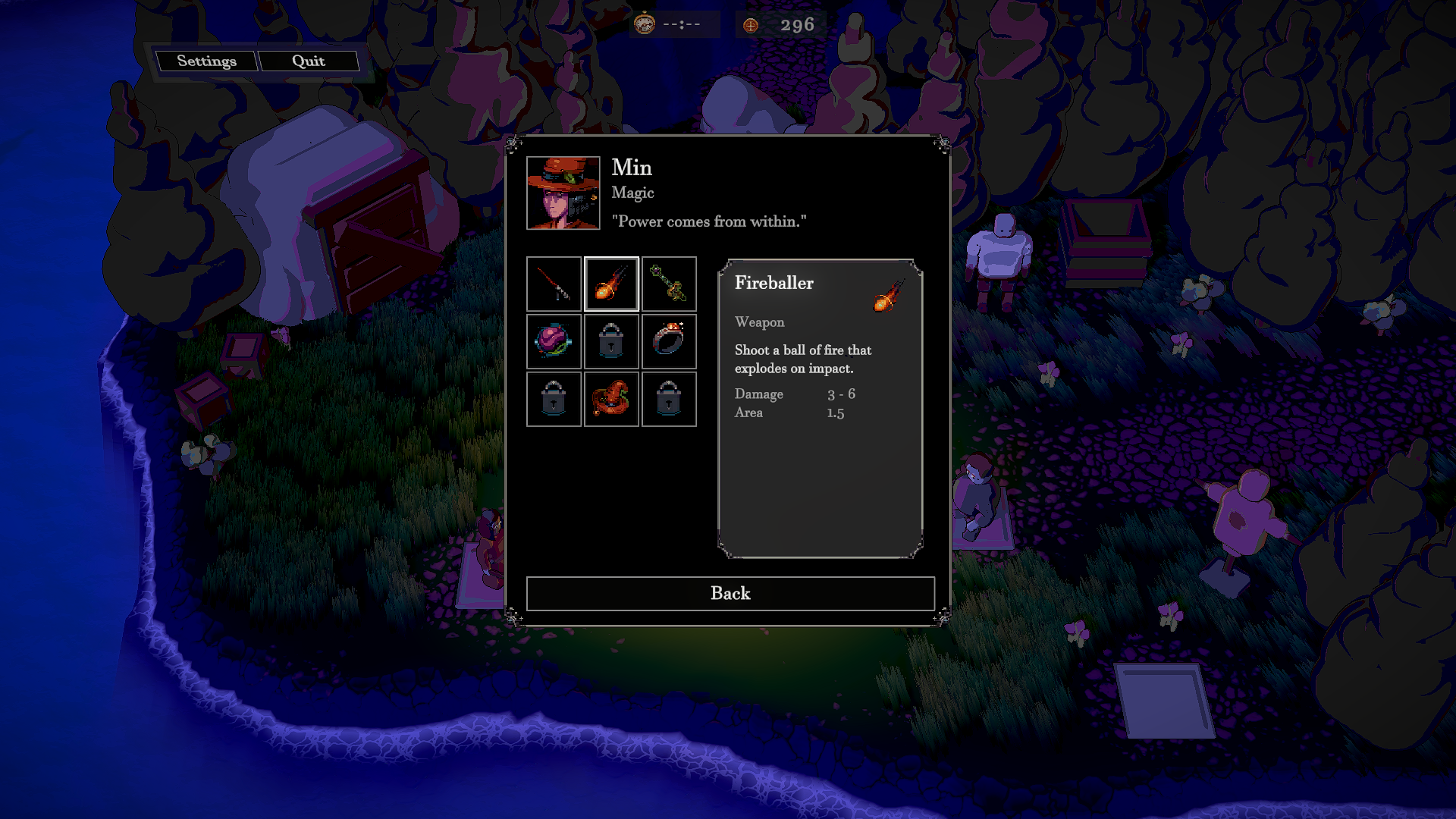The height and width of the screenshot is (819, 1456).
Task: Click the locked slot right of the wizard hat
Action: click(x=669, y=399)
